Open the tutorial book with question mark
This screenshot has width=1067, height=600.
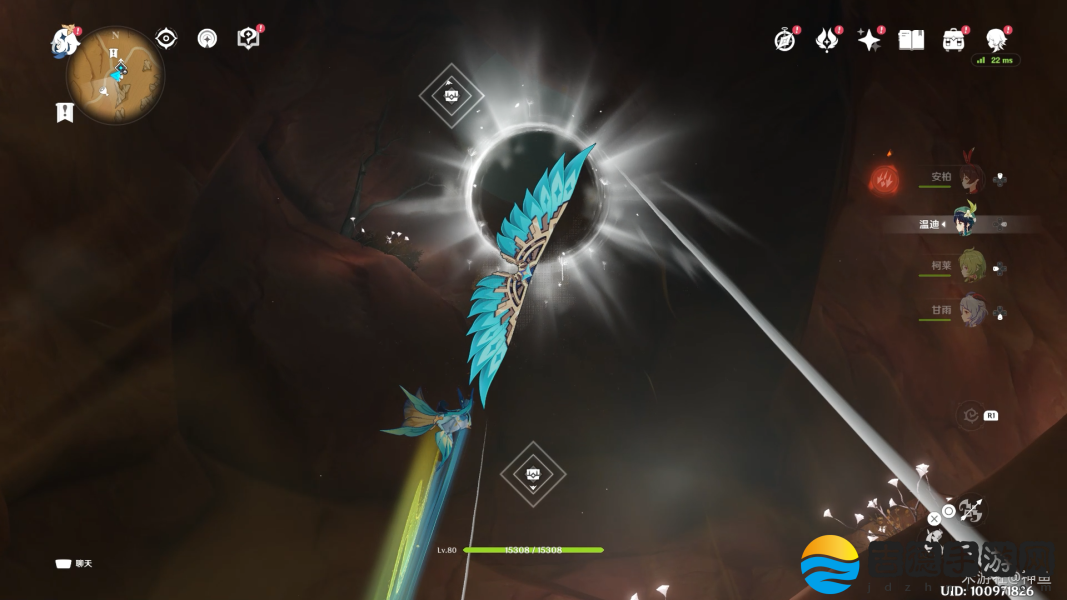(x=248, y=39)
